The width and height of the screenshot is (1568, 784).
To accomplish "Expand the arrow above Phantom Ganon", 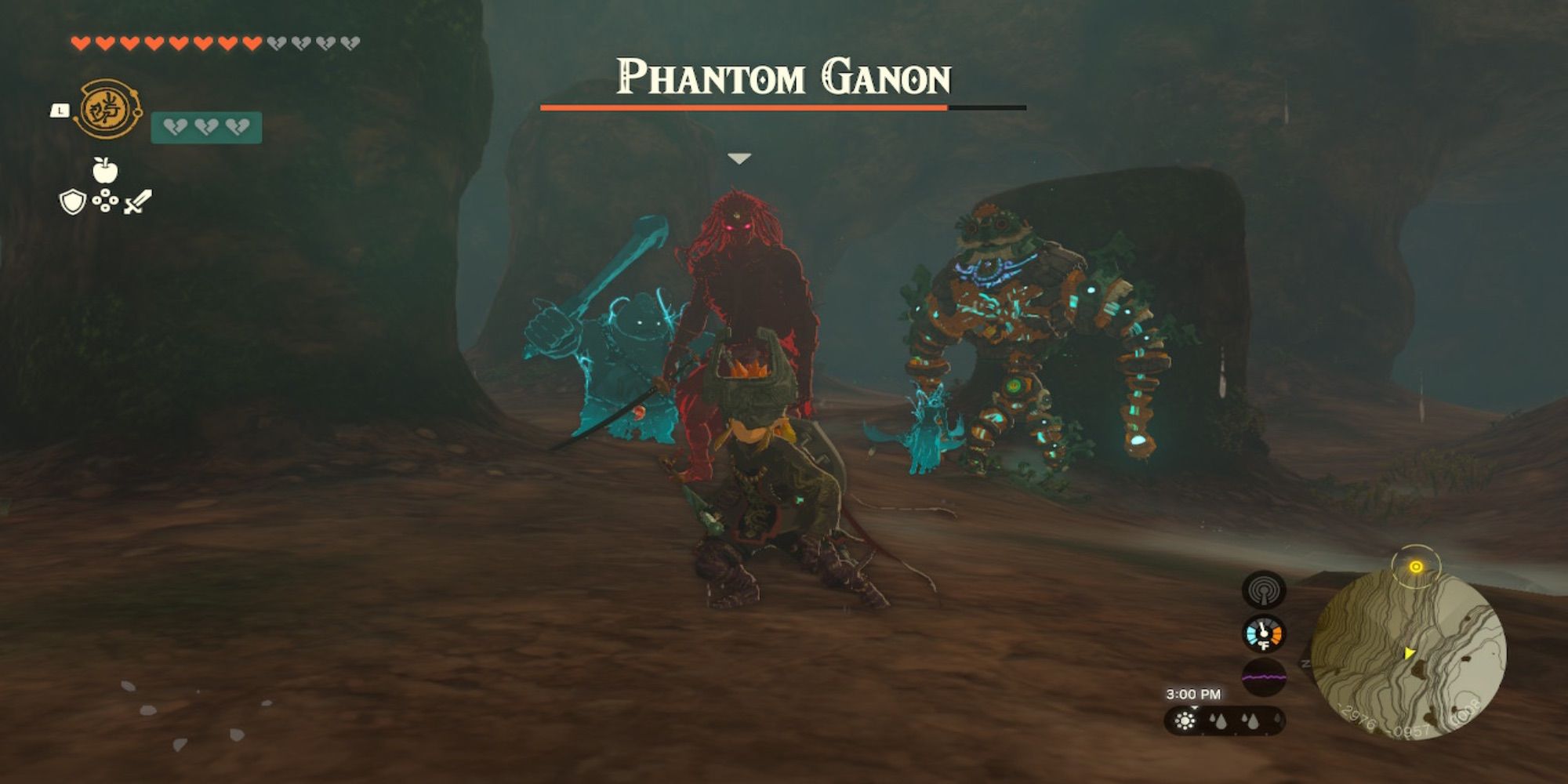I will point(739,157).
